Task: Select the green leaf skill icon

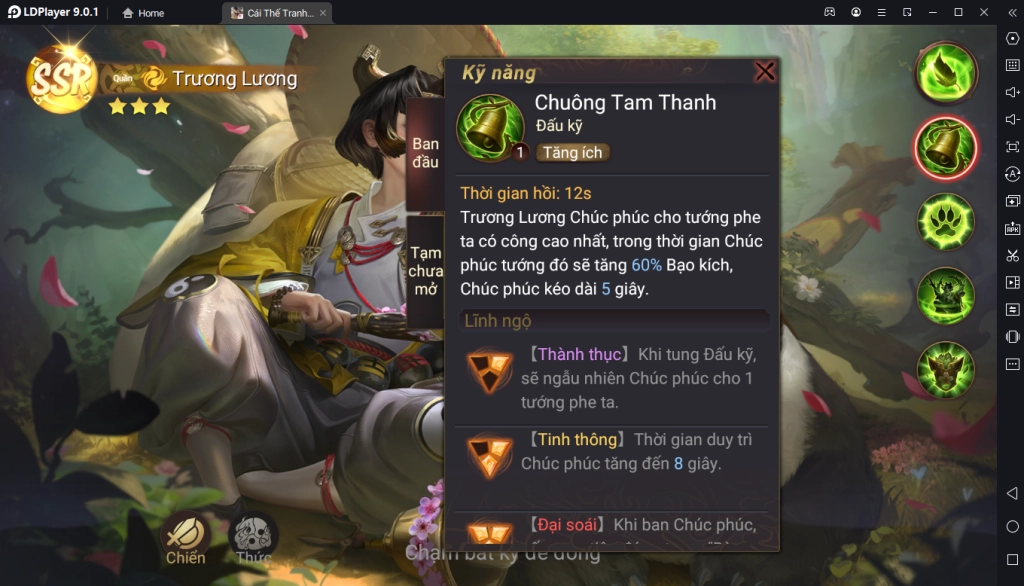Action: (x=945, y=73)
